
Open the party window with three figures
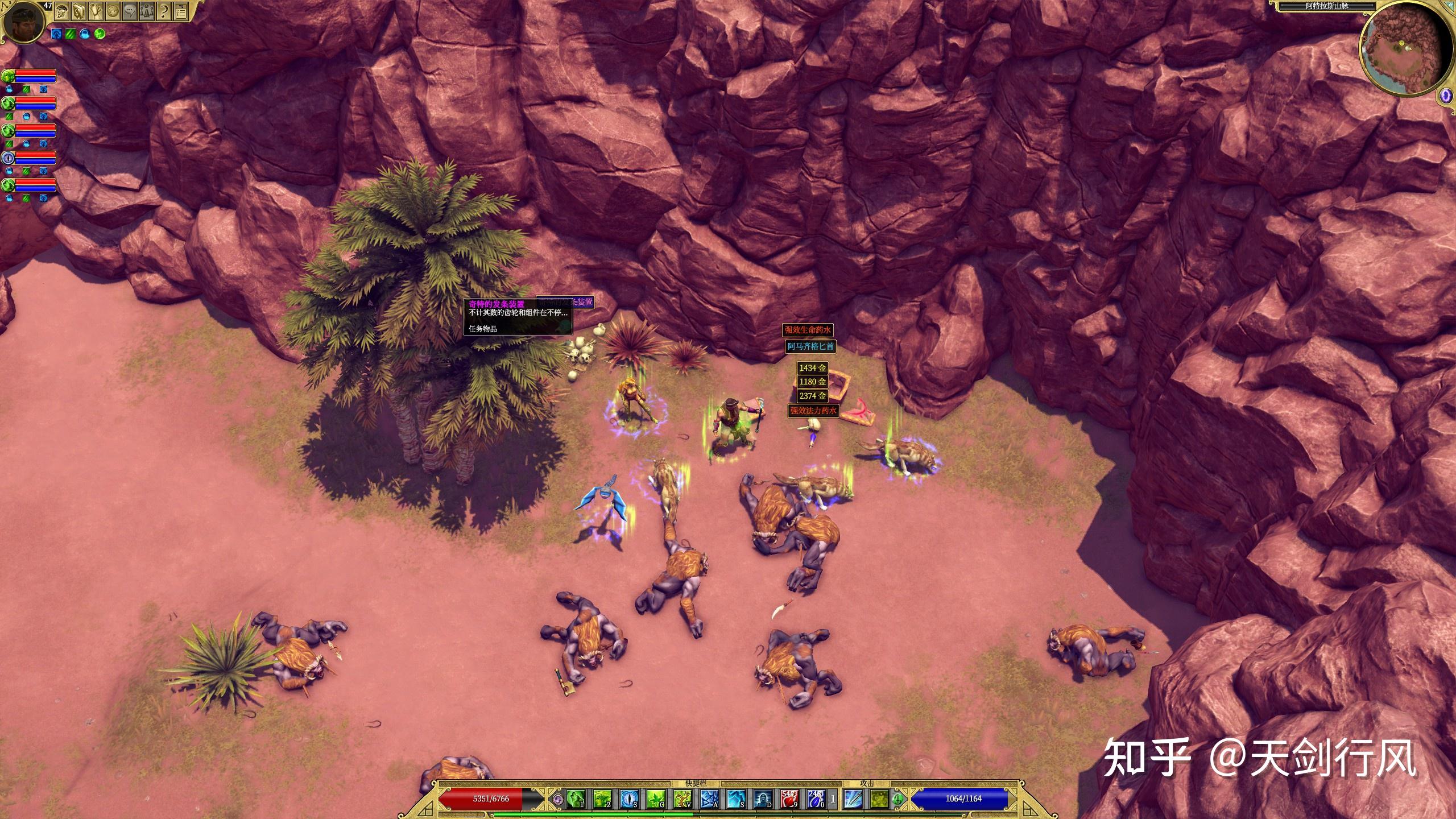point(147,10)
